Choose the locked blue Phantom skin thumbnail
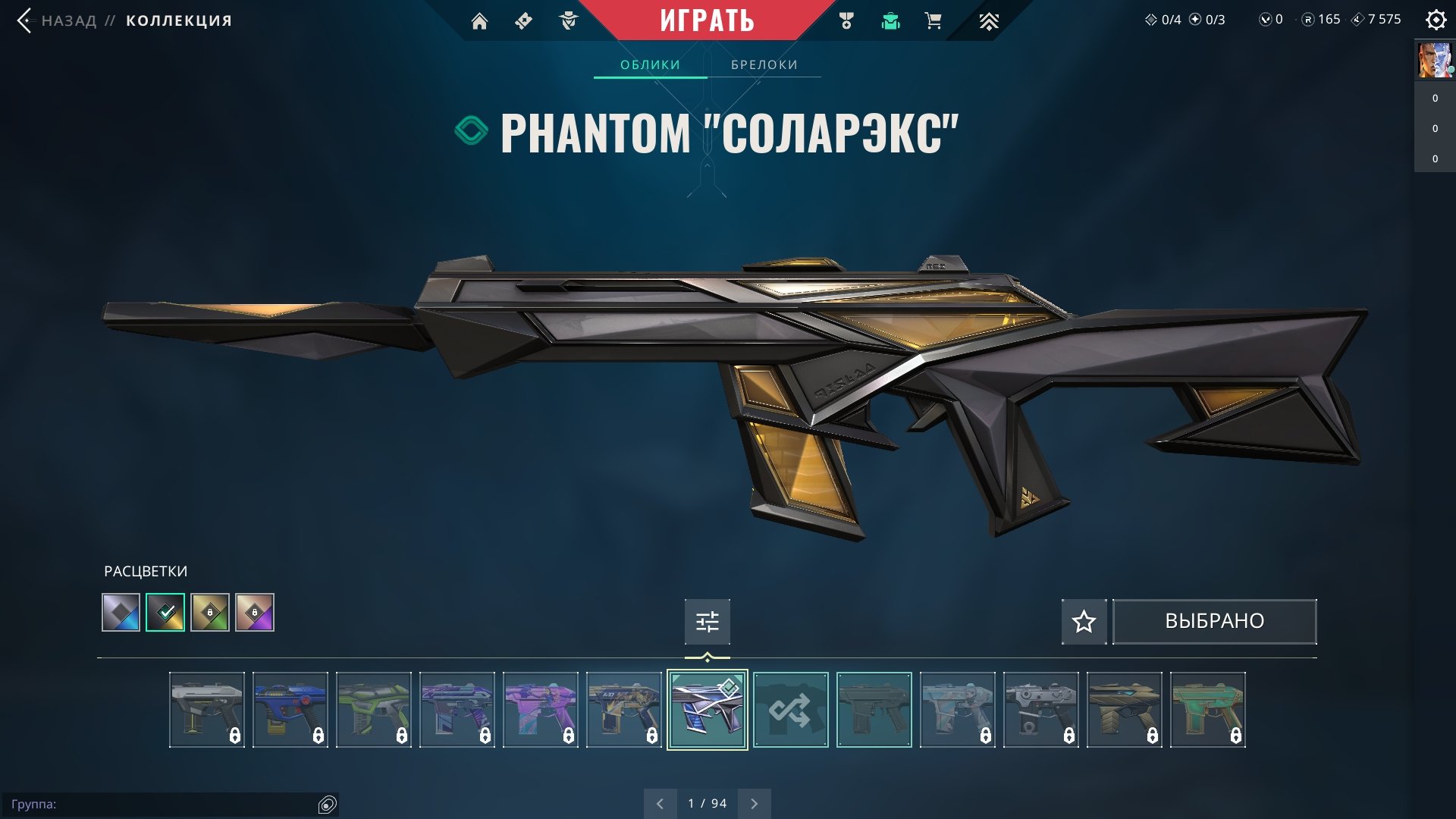The height and width of the screenshot is (819, 1456). pyautogui.click(x=290, y=710)
